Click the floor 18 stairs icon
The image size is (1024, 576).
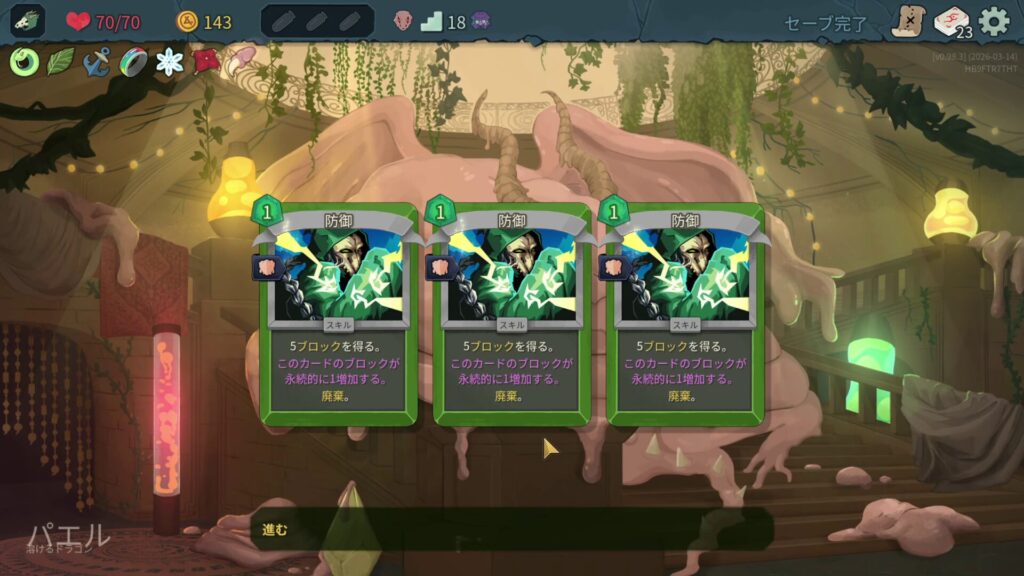pos(432,21)
